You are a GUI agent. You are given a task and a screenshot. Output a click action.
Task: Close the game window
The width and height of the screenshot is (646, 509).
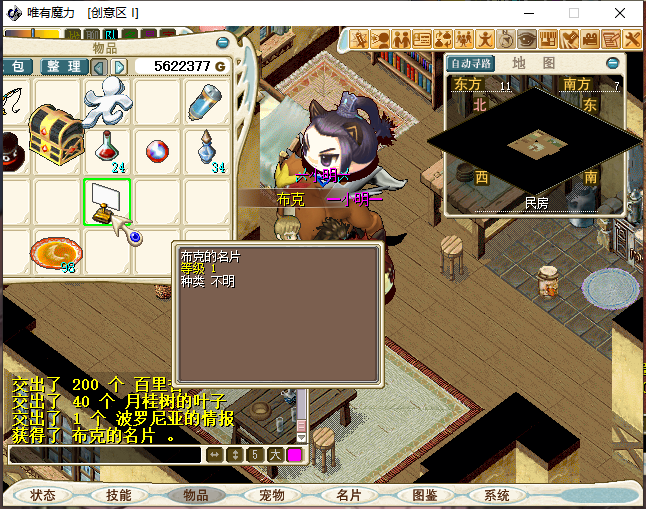pyautogui.click(x=622, y=14)
